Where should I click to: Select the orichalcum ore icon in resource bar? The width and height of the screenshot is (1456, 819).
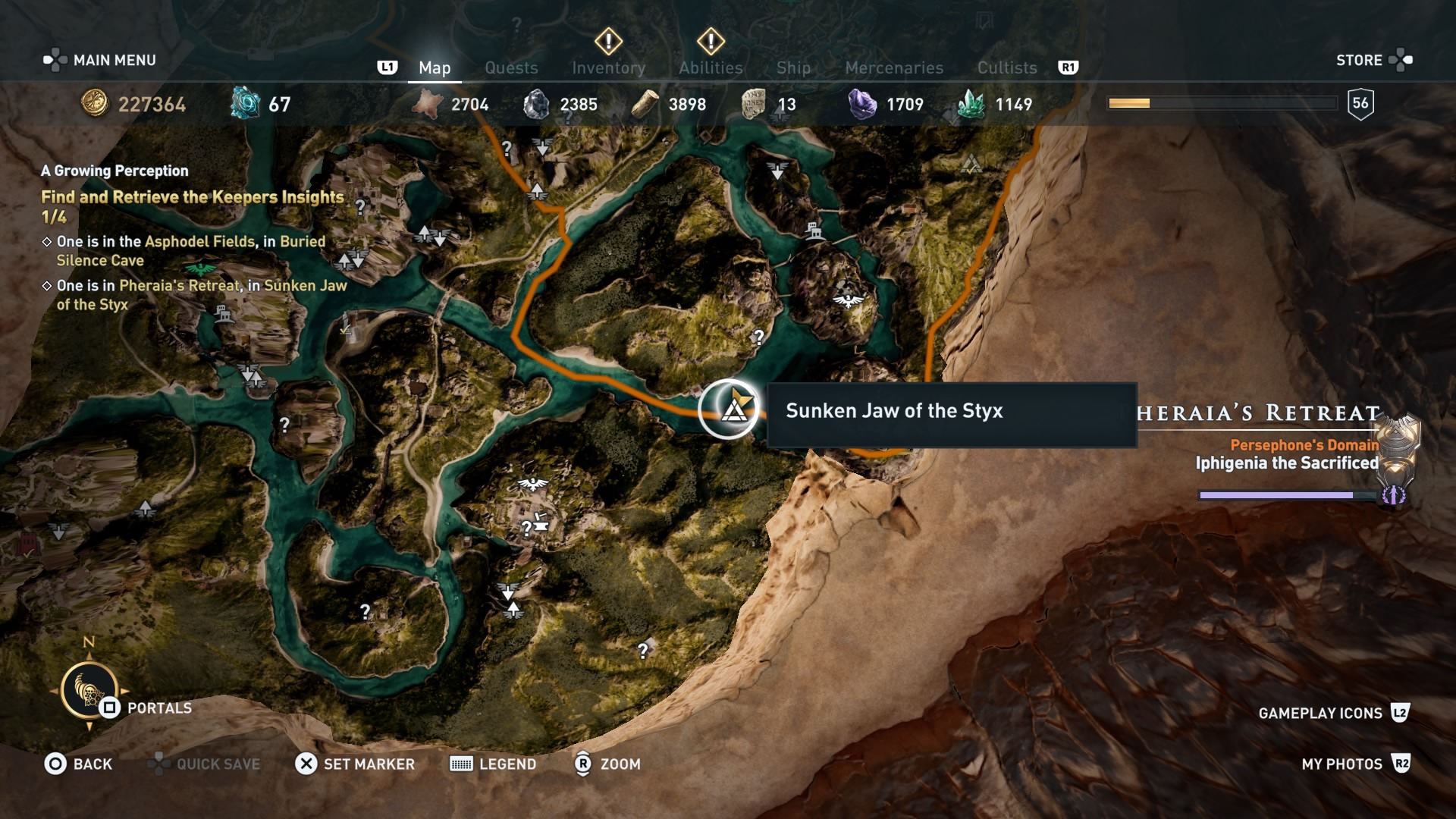(x=244, y=101)
